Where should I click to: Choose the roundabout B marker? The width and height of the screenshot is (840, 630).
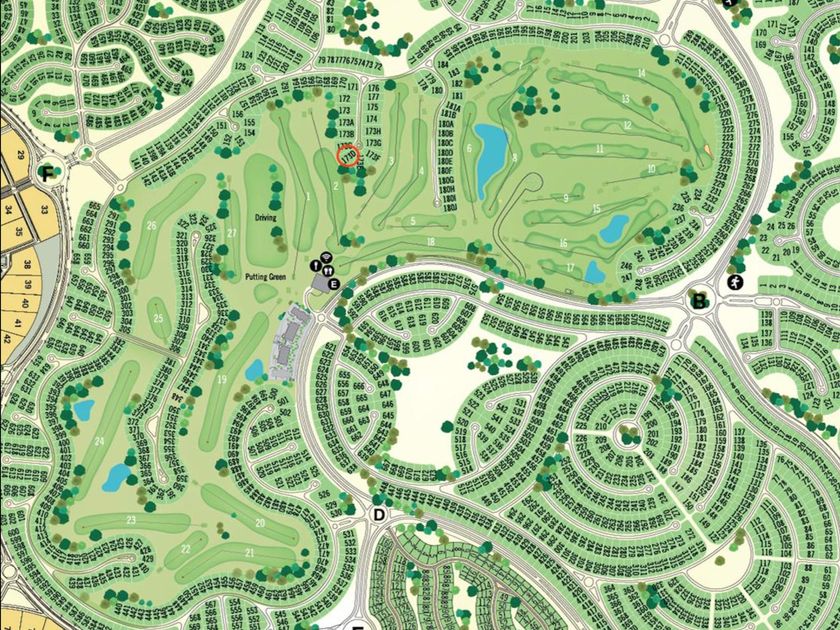click(x=700, y=300)
